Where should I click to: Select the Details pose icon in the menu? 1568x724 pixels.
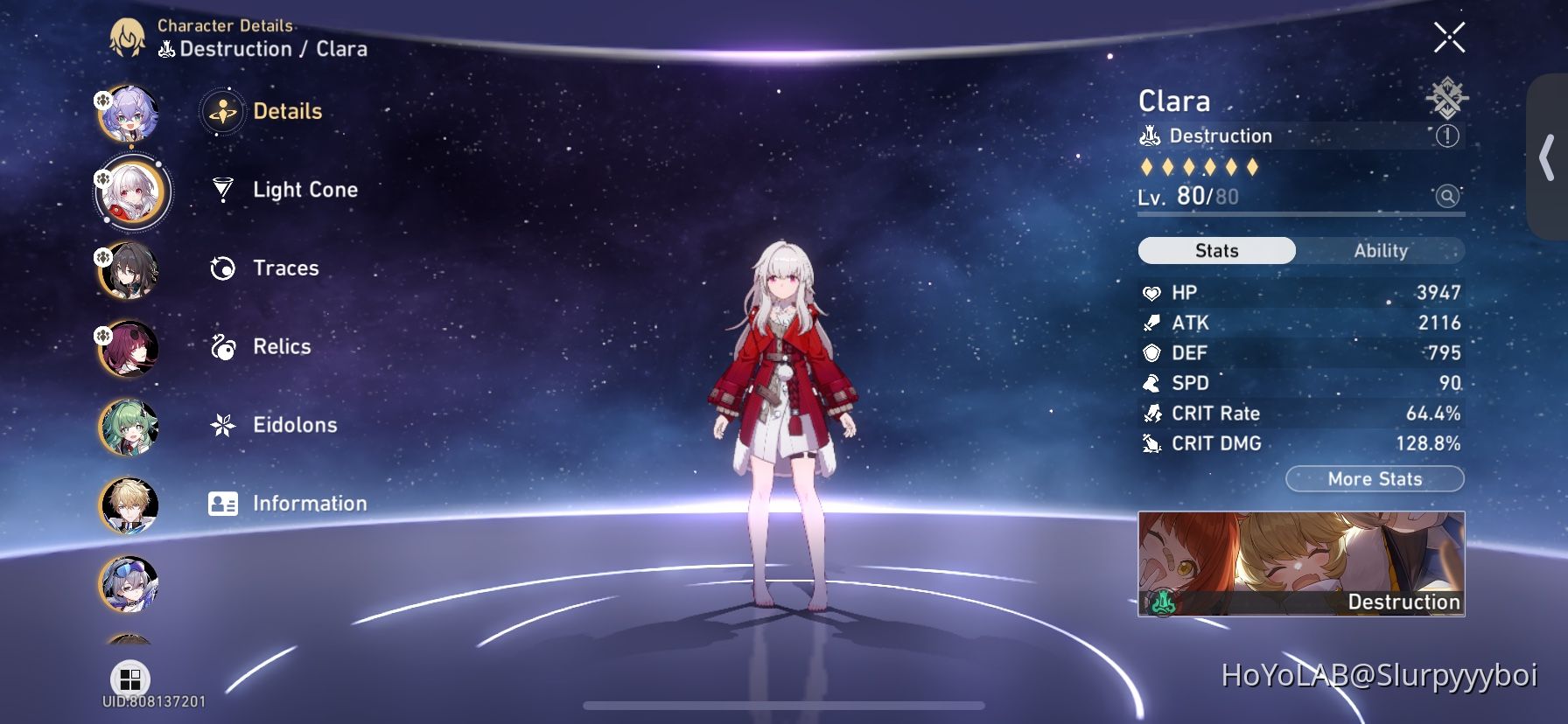coord(224,111)
